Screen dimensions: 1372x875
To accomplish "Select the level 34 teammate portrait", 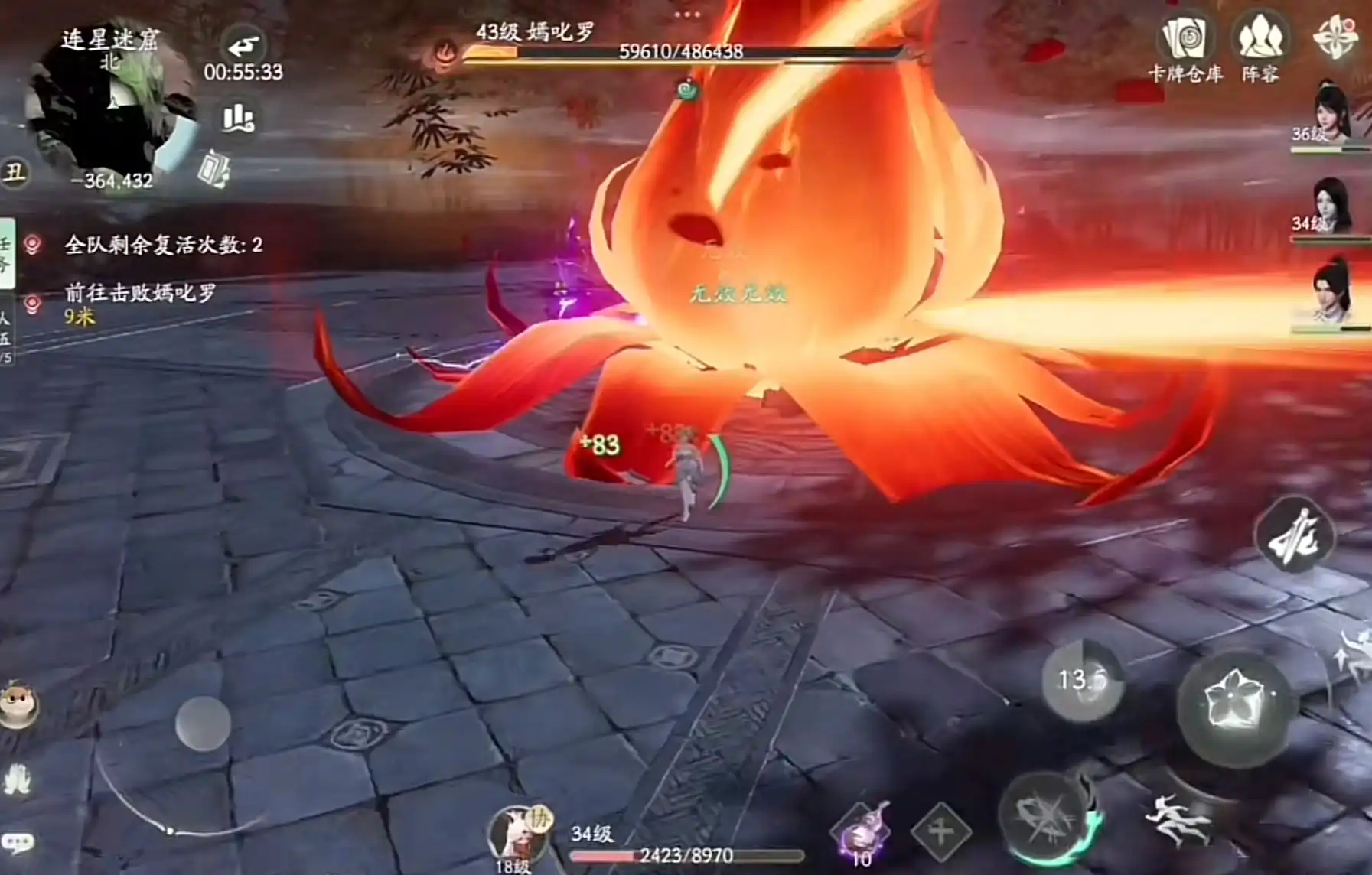I will (x=1330, y=207).
